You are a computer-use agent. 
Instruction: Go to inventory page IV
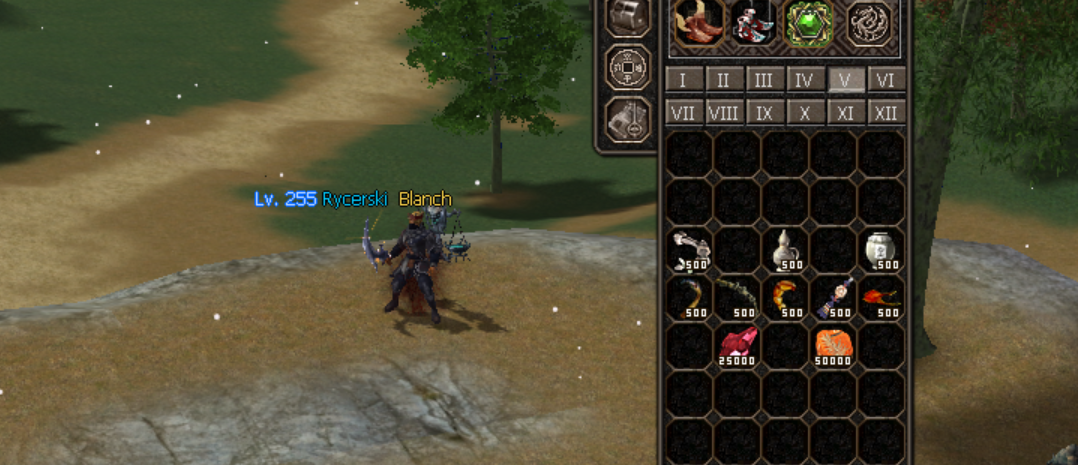click(806, 80)
